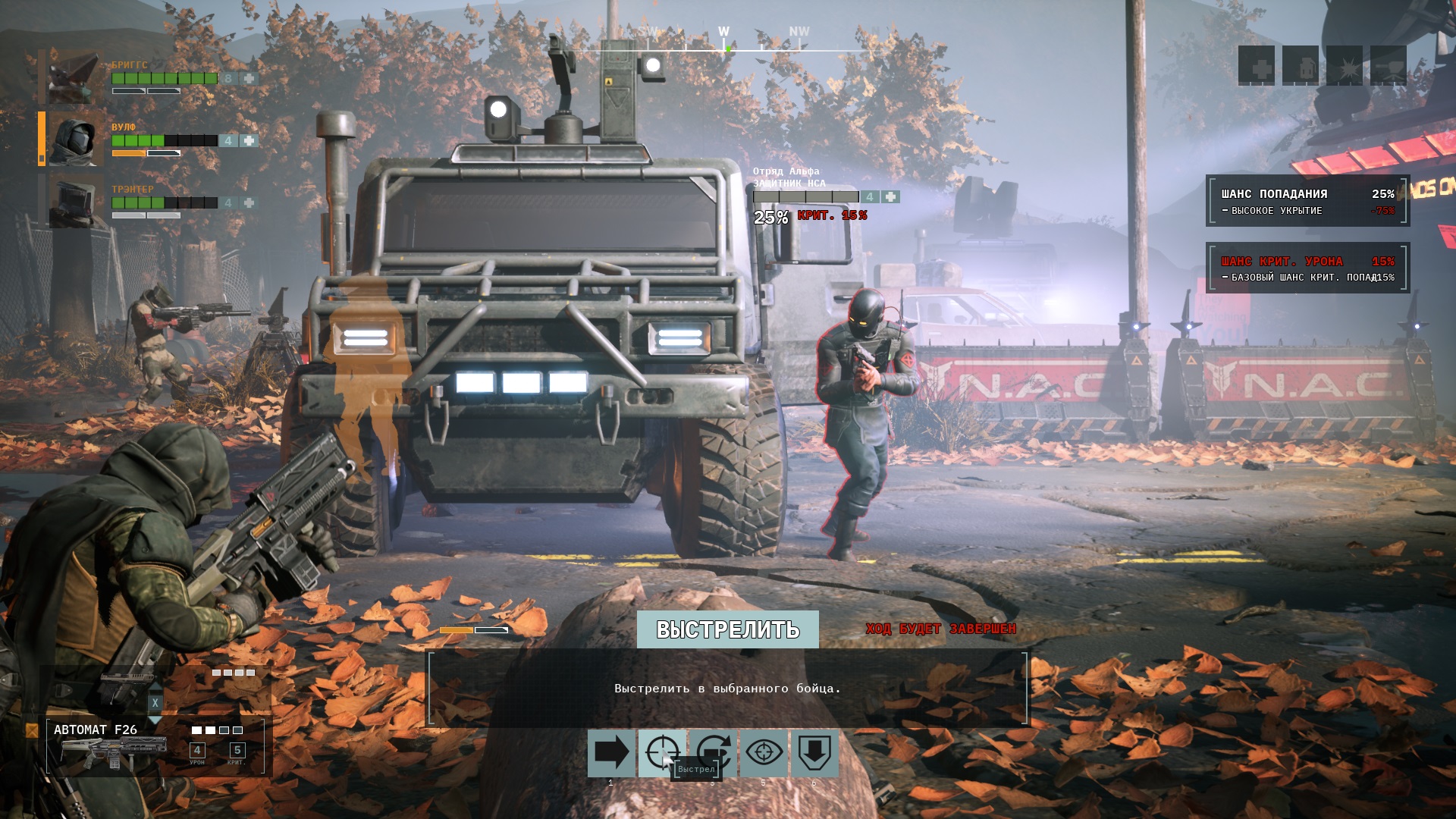Select the move arrow action

point(611,753)
